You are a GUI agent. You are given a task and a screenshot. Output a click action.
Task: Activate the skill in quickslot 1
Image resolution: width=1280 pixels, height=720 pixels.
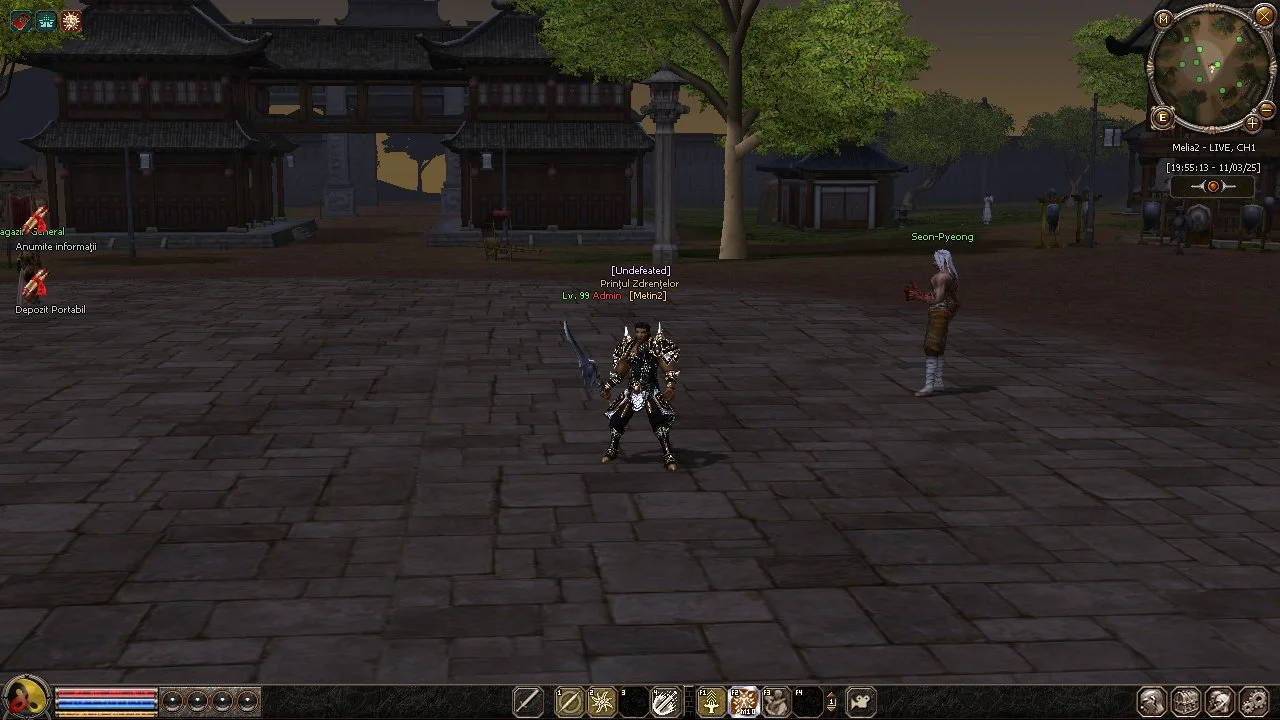[x=570, y=702]
